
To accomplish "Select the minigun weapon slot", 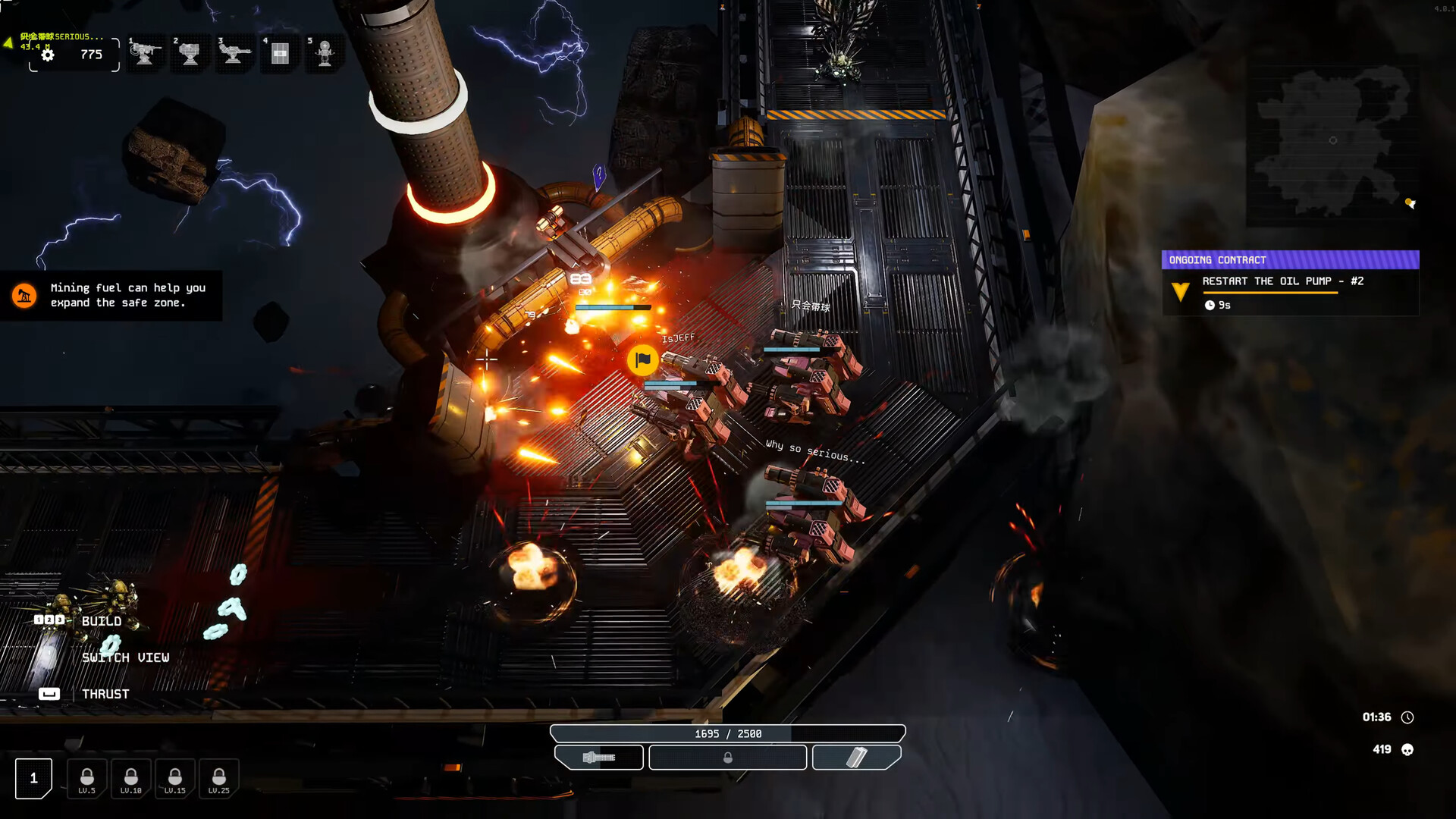I will (x=599, y=757).
